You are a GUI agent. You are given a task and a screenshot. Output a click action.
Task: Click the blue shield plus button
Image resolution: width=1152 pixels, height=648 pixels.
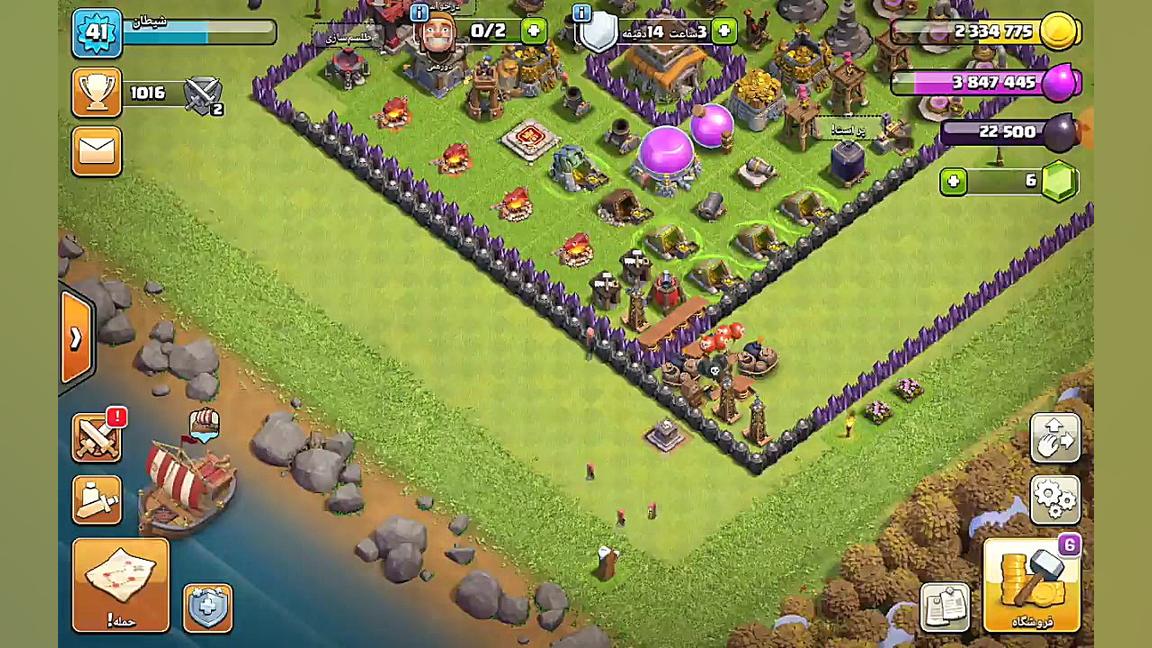[207, 607]
